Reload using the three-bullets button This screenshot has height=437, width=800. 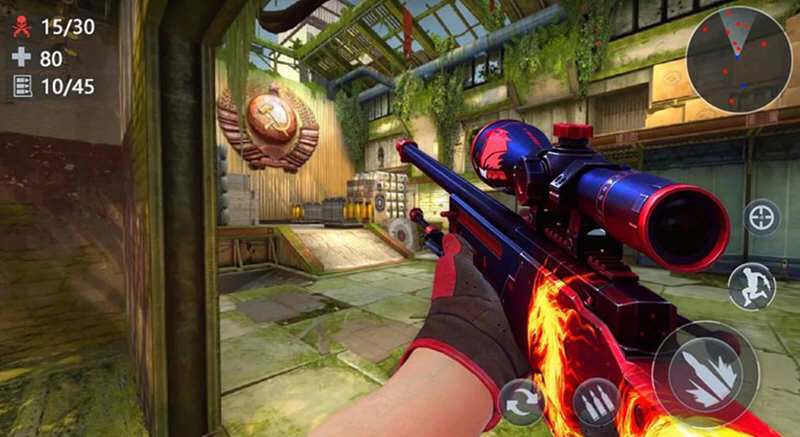(x=597, y=402)
